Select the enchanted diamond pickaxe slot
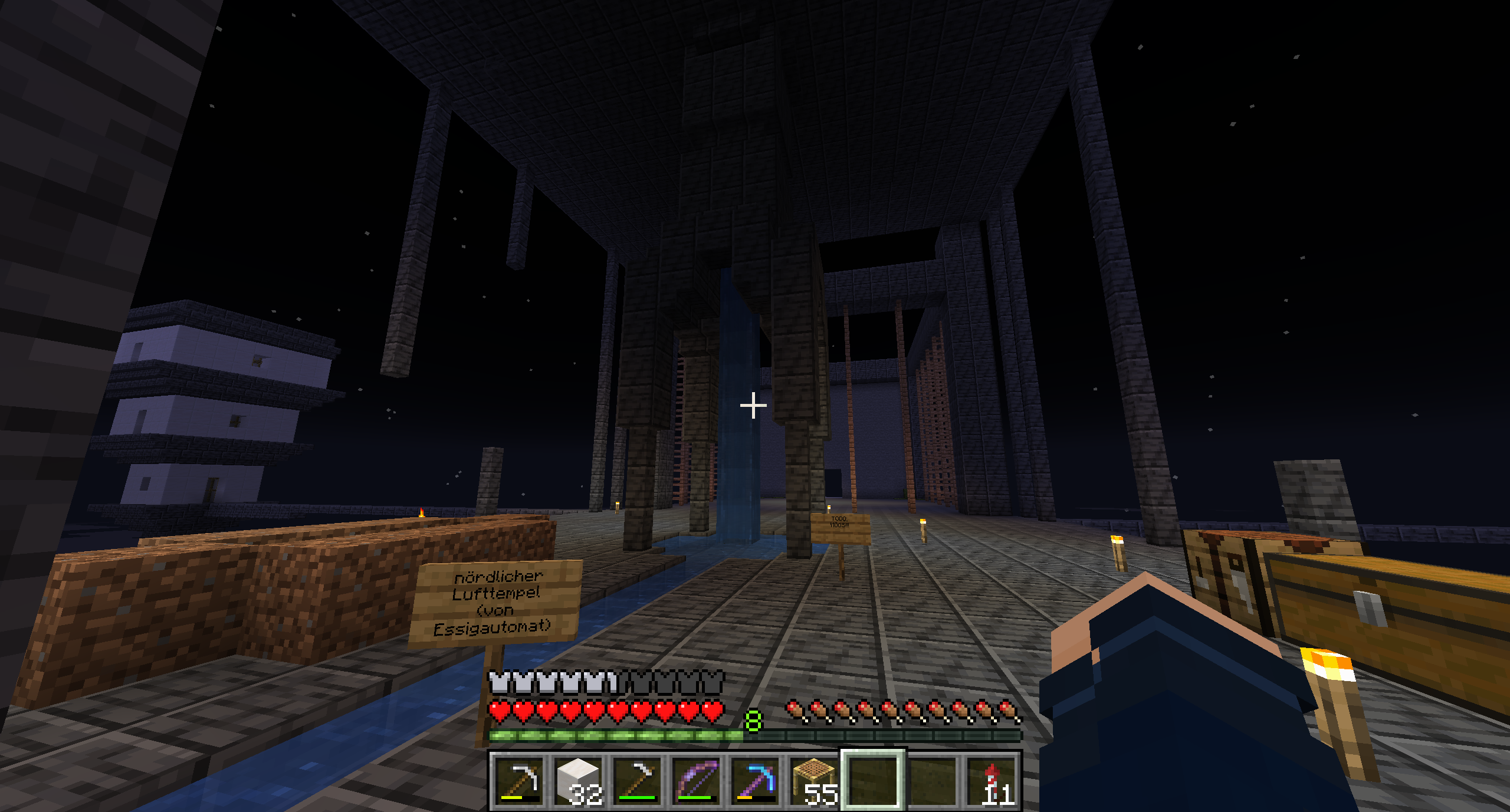This screenshot has height=812, width=1510. coord(756,781)
